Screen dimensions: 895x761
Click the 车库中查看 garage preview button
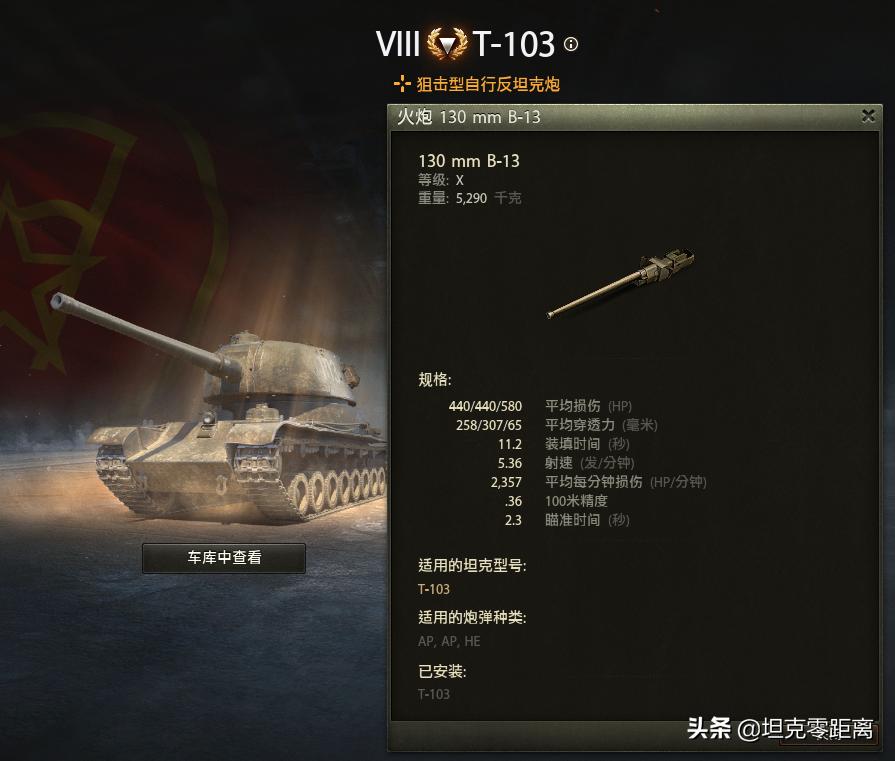coord(224,558)
